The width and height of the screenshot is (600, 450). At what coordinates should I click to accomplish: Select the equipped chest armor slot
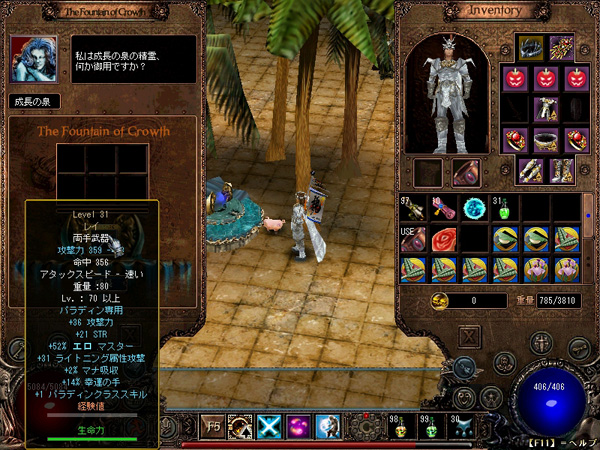(547, 108)
